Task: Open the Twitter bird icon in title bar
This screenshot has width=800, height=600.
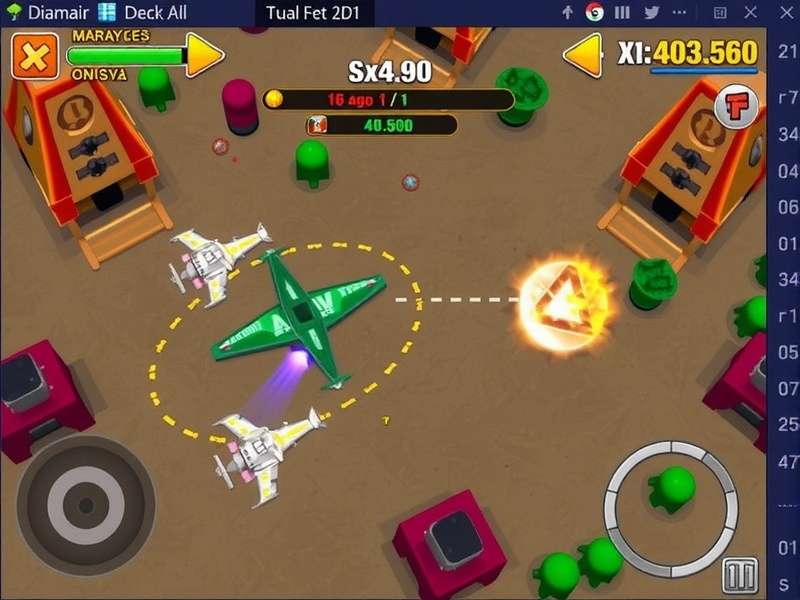Action: [653, 13]
